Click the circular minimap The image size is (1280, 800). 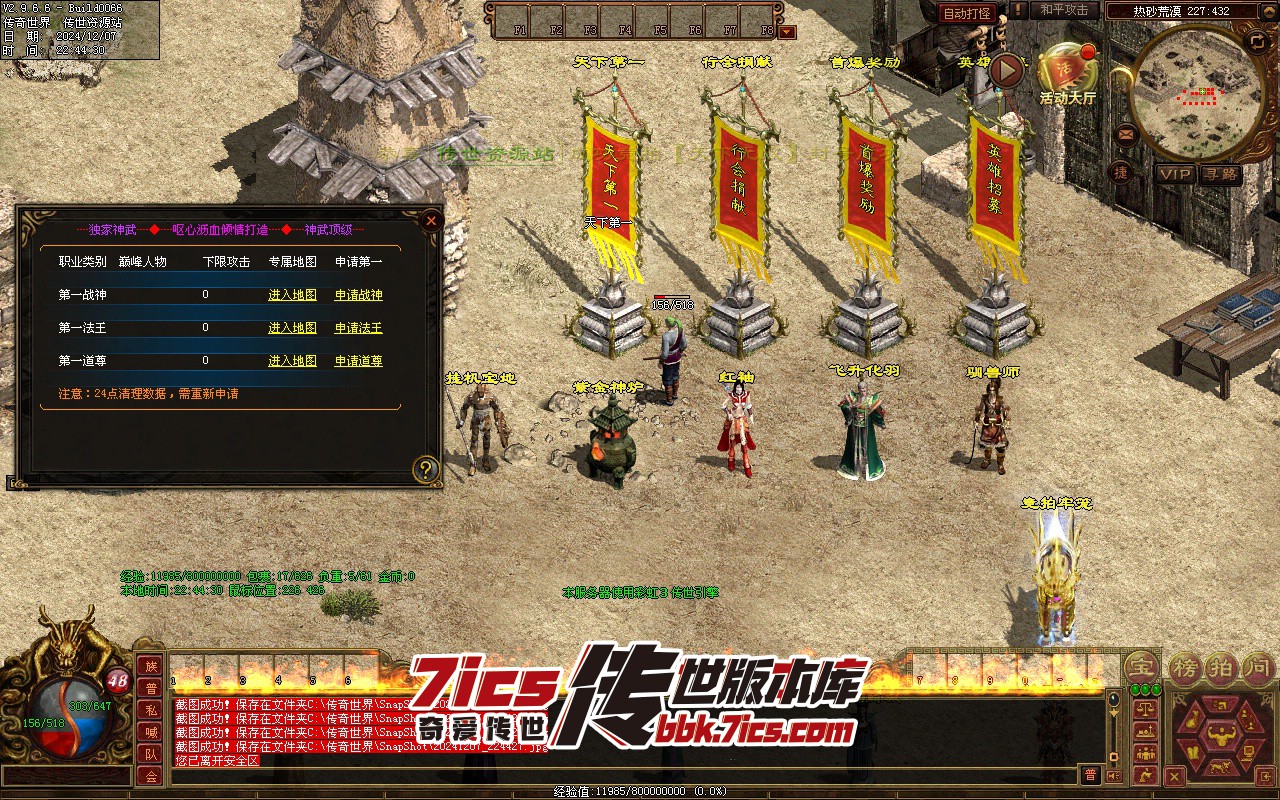pos(1196,94)
